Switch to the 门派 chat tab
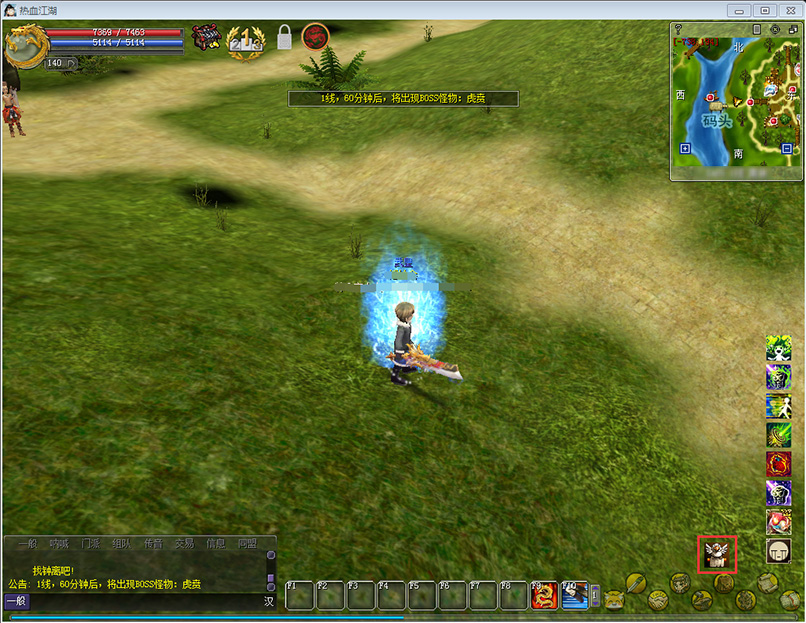The height and width of the screenshot is (623, 806). (x=91, y=544)
